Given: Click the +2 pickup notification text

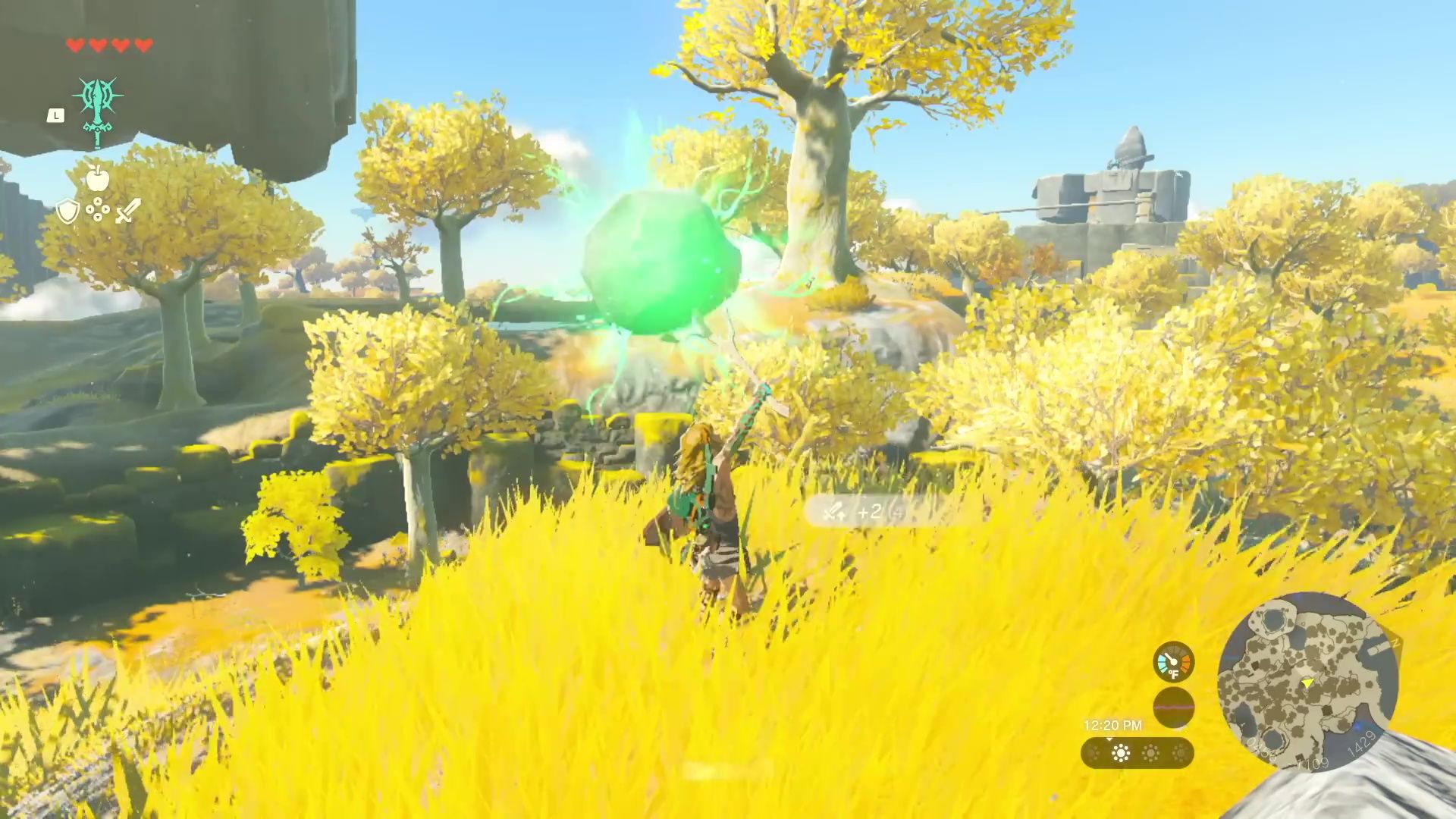Looking at the screenshot, I should (872, 511).
